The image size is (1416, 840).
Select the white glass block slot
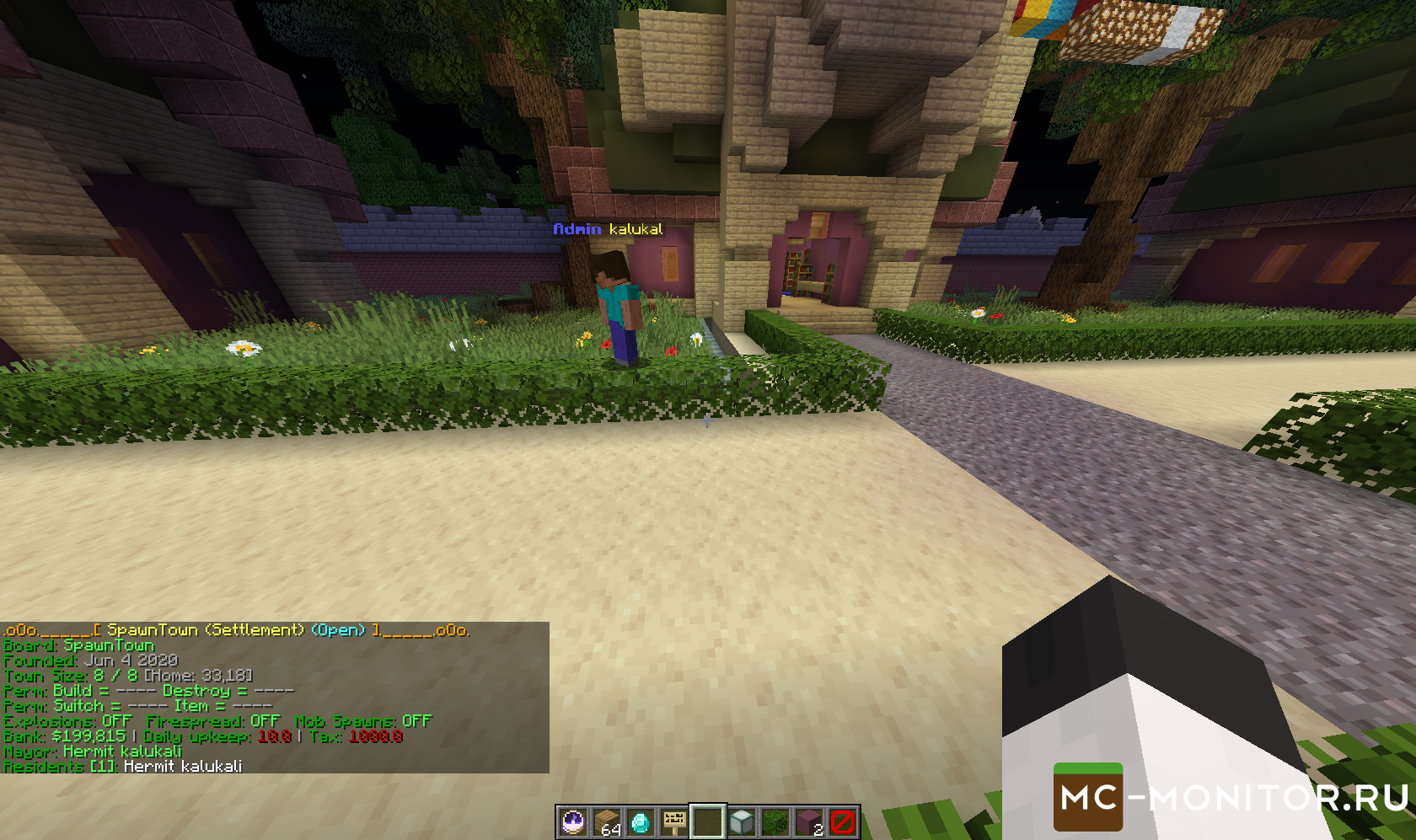tap(742, 821)
